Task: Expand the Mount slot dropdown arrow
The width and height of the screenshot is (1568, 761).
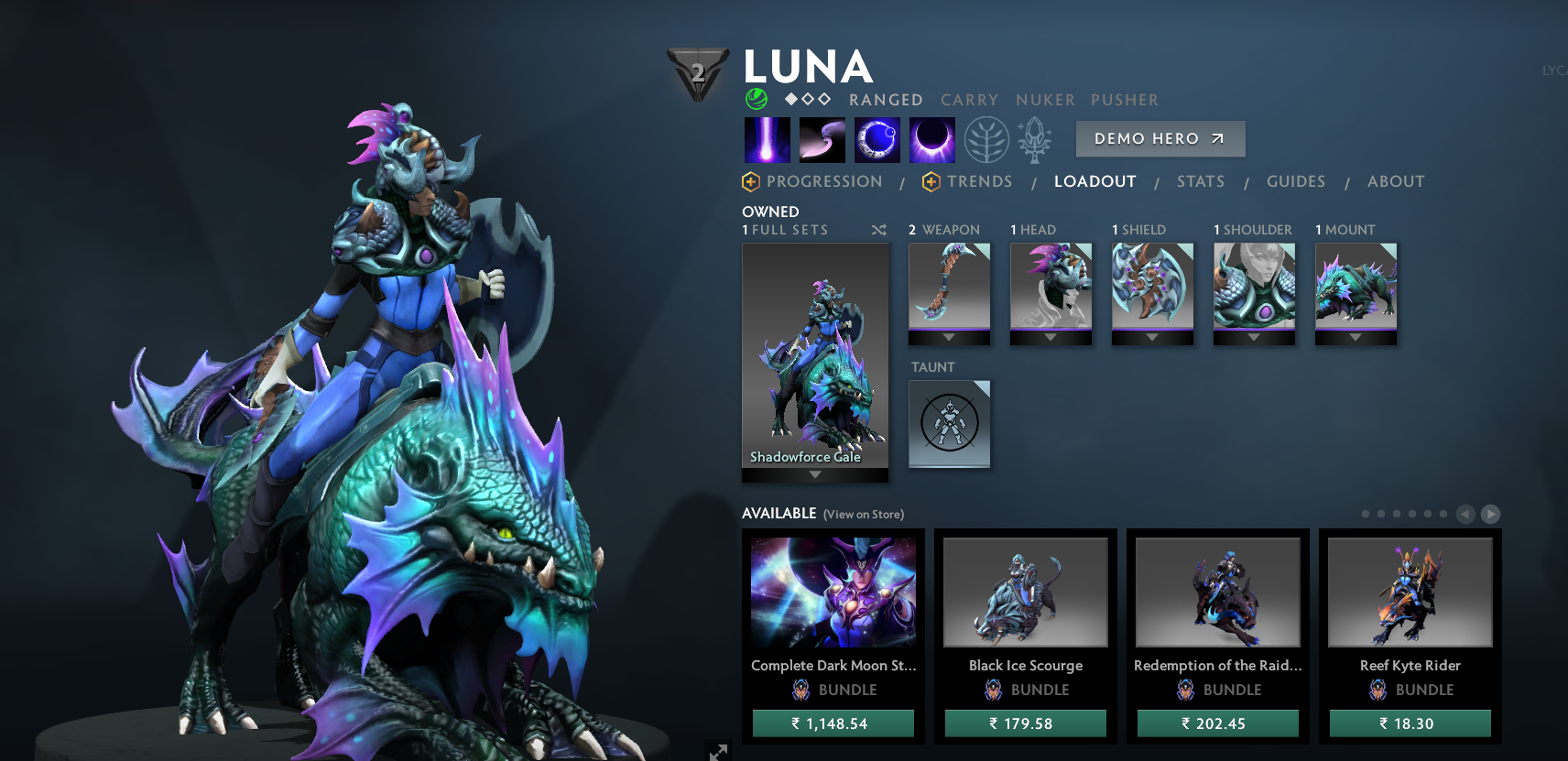Action: pos(1356,338)
